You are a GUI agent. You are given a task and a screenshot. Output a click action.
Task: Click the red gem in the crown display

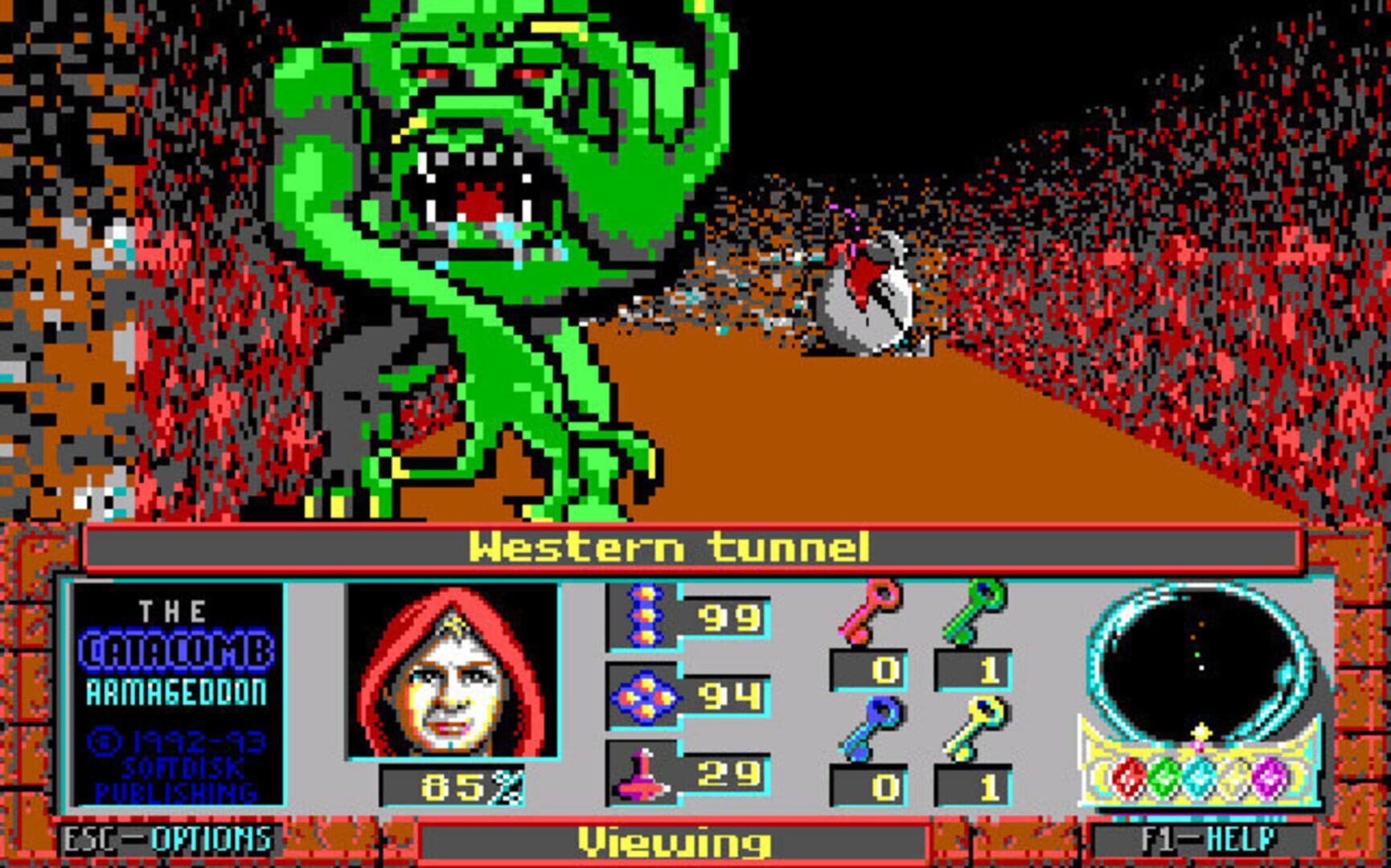(x=1128, y=777)
